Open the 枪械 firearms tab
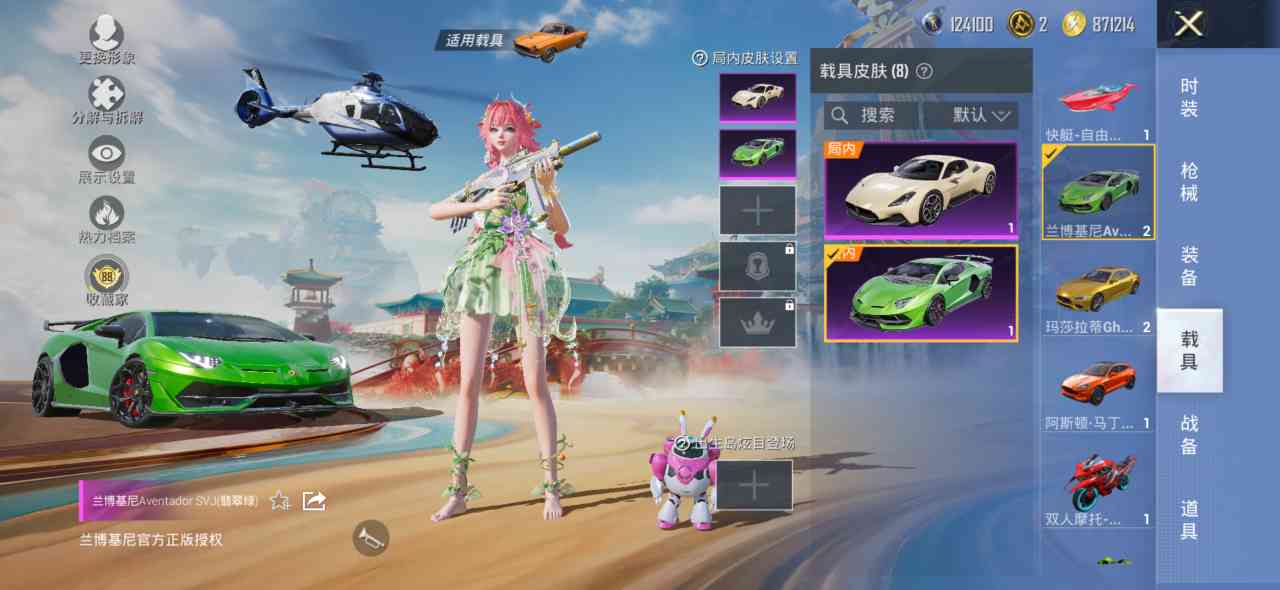 [x=1189, y=181]
